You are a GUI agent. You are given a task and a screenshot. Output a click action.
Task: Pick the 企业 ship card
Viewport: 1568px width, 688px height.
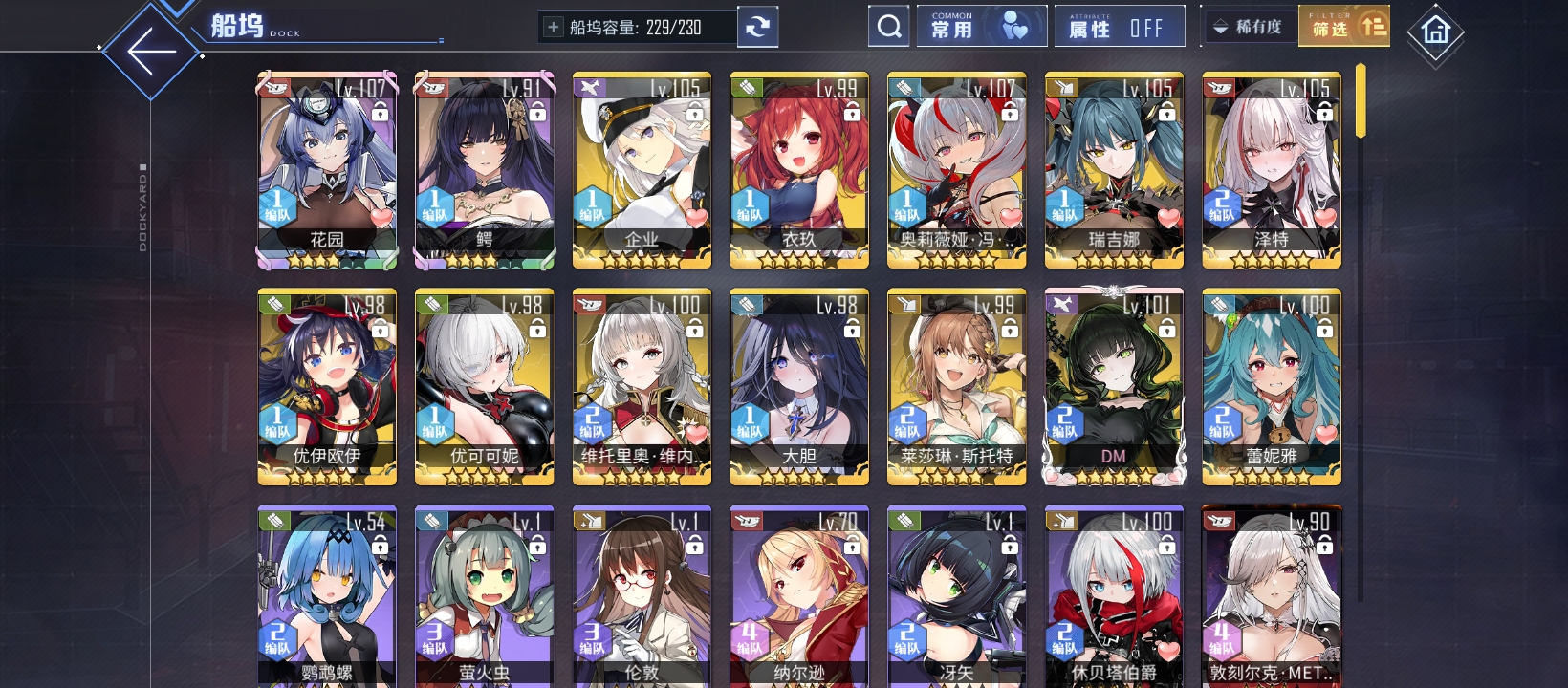click(642, 170)
